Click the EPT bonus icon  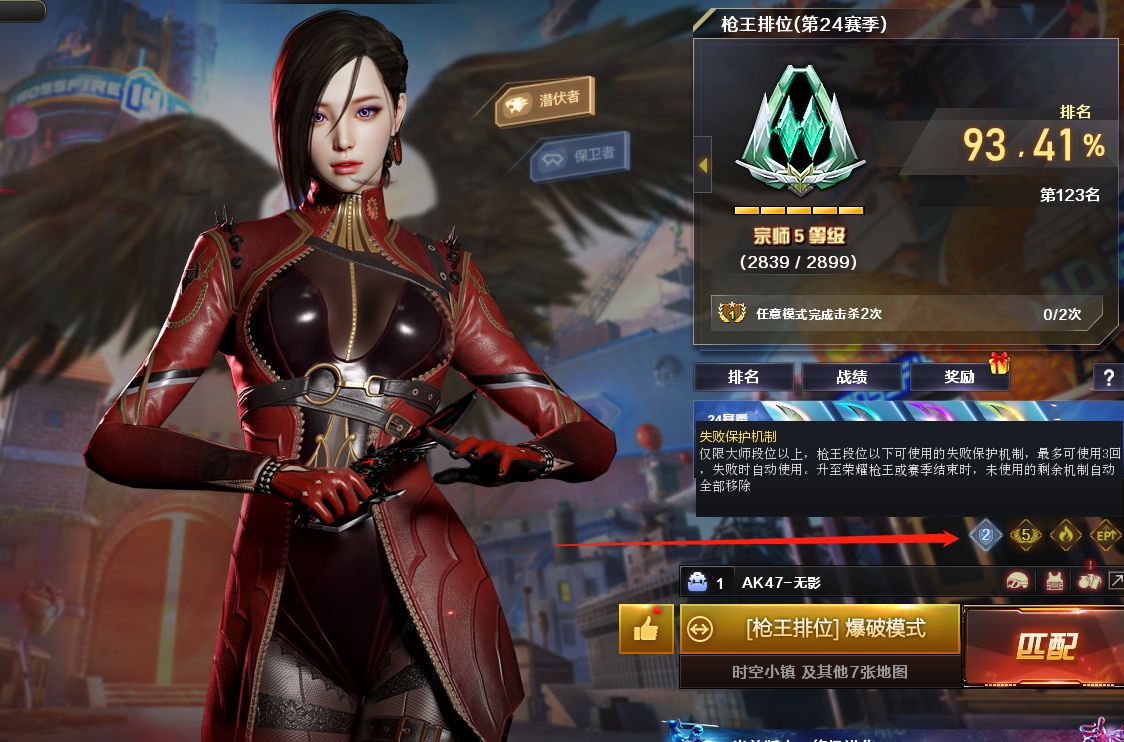point(1105,536)
